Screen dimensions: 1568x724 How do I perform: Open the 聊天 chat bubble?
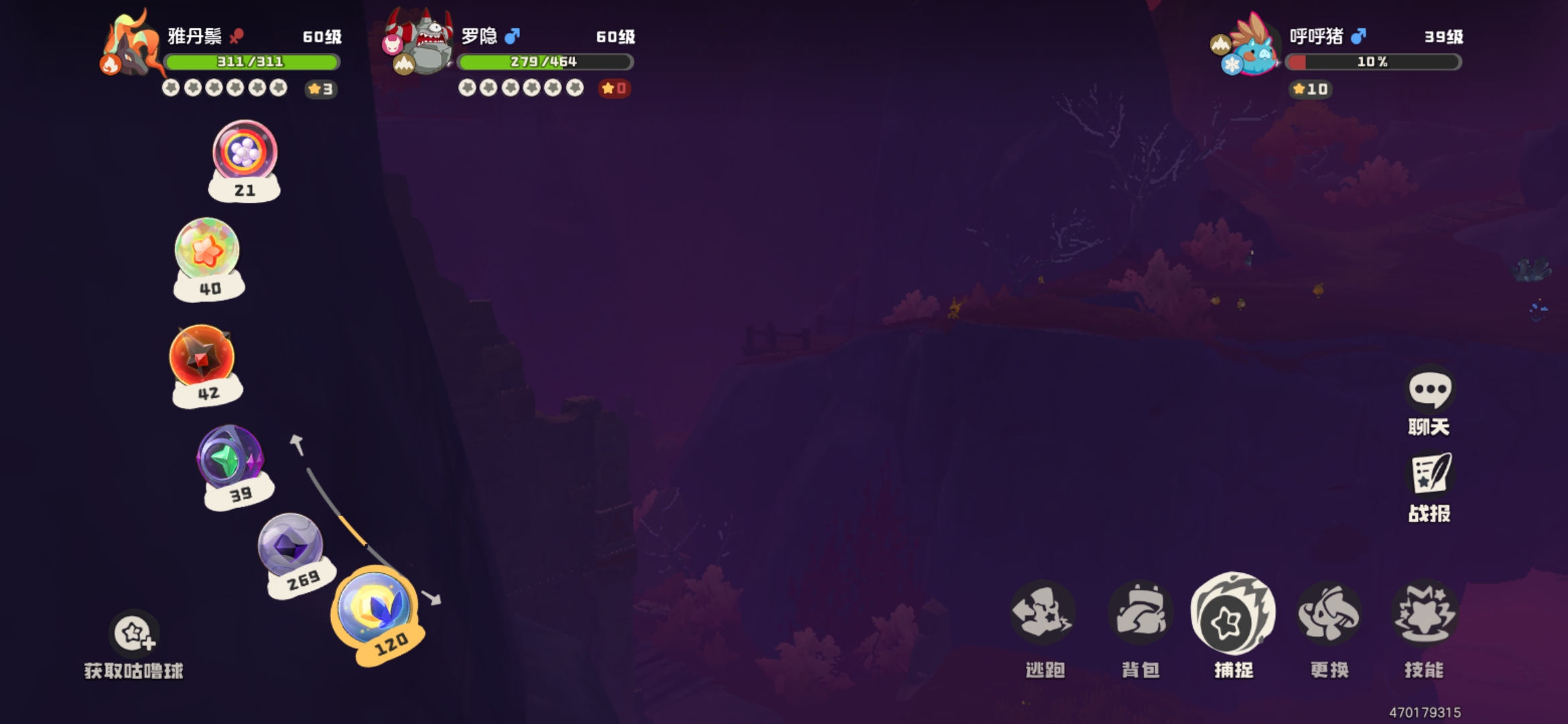[1429, 390]
